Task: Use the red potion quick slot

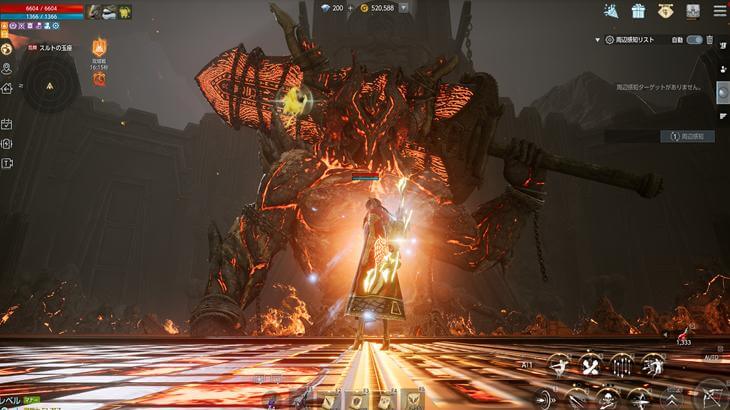Action: [684, 332]
